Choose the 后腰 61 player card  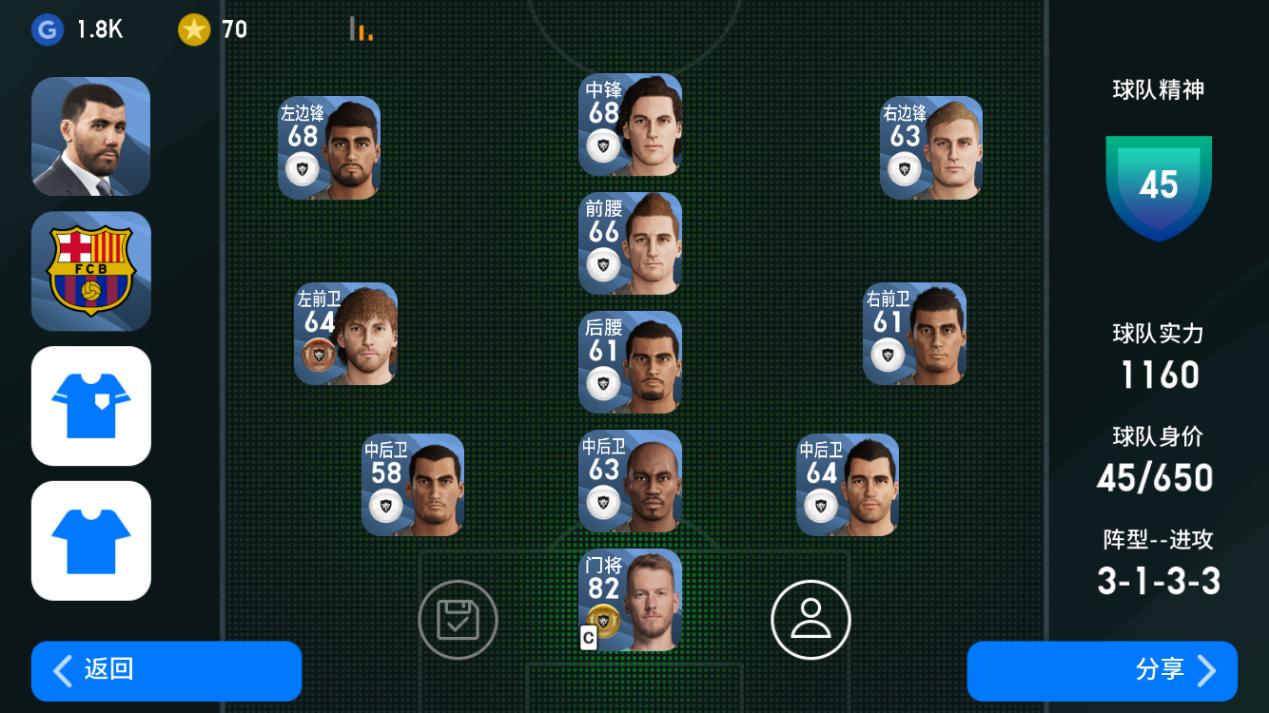(630, 362)
